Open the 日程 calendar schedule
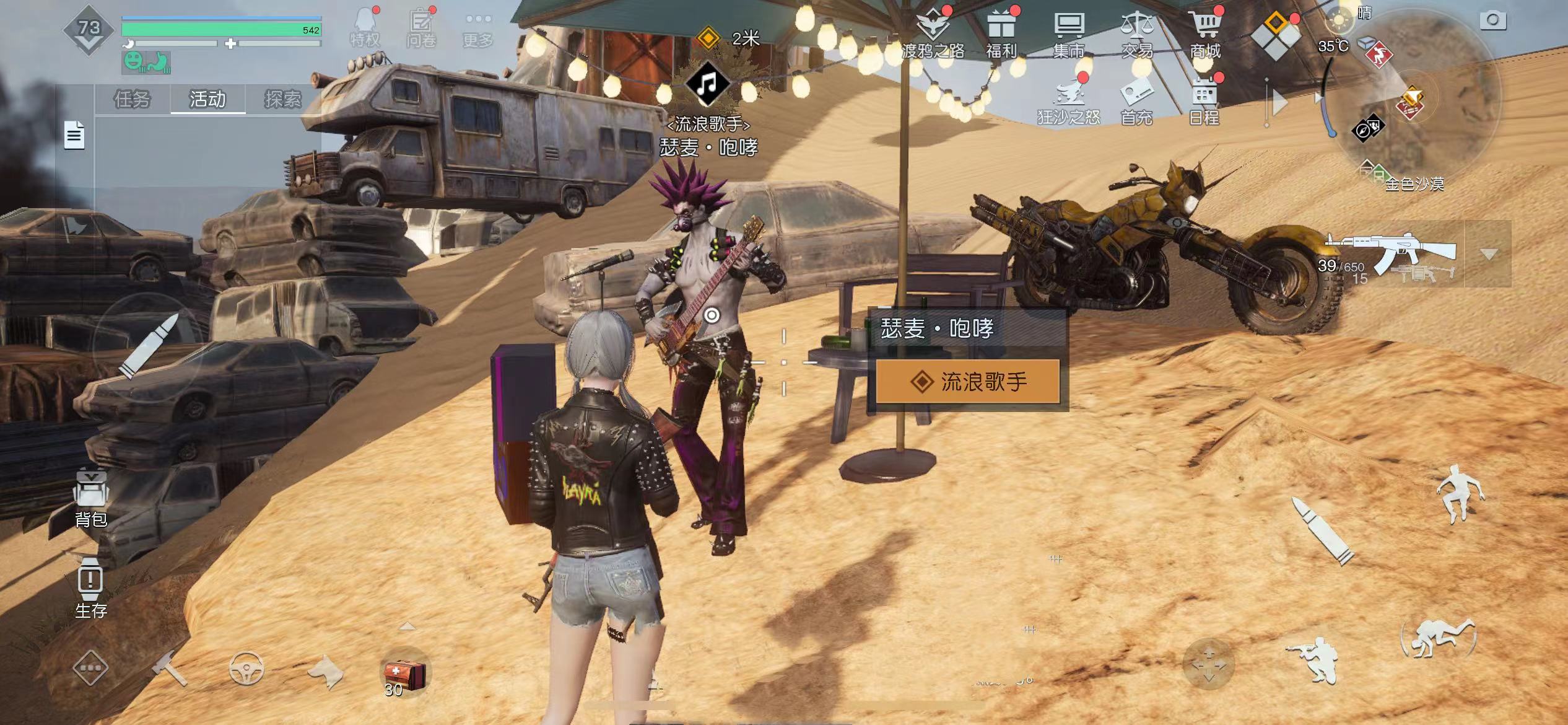This screenshot has height=725, width=1568. point(1204,100)
